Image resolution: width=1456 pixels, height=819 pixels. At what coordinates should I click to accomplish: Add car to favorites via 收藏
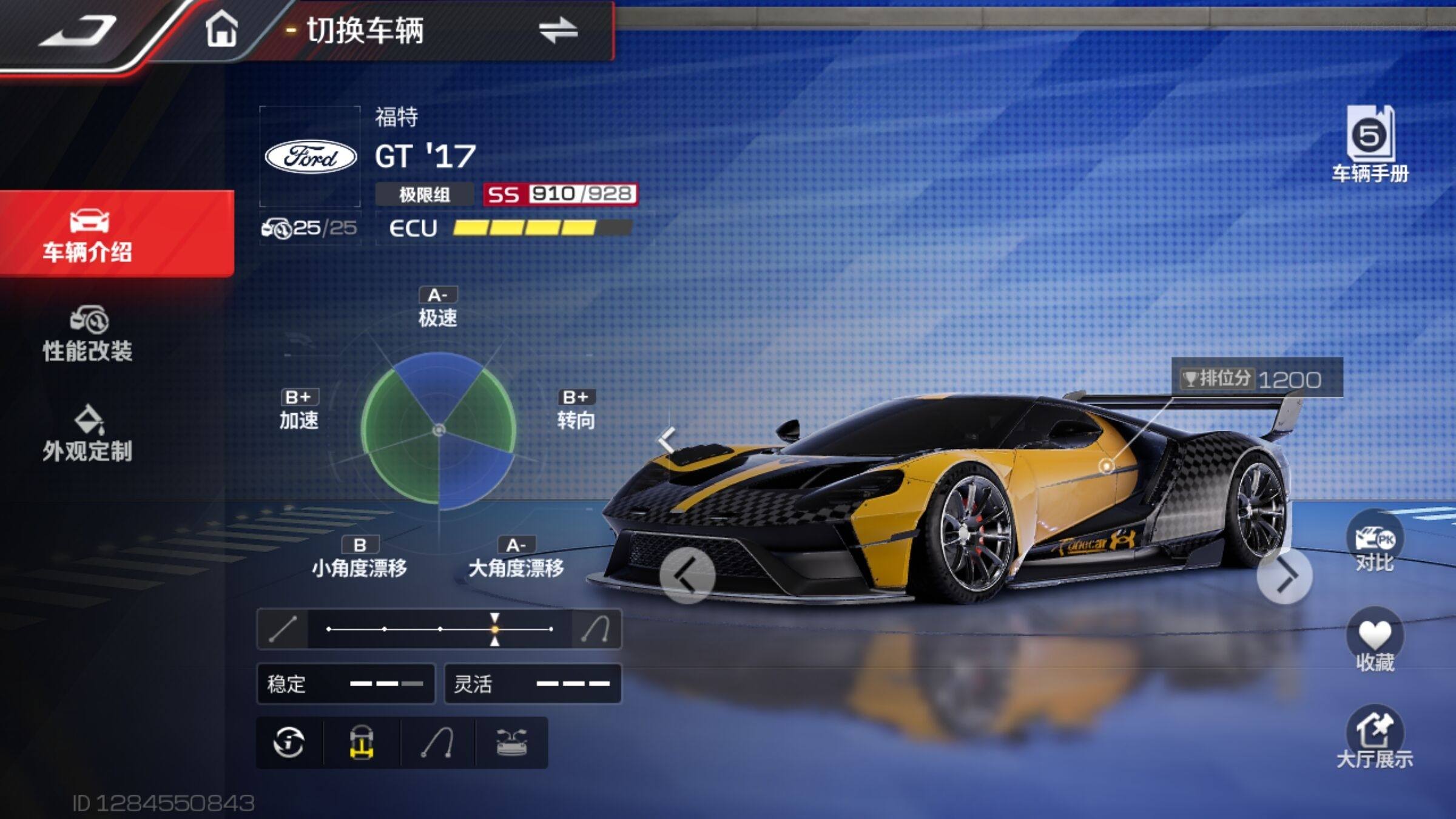point(1375,641)
